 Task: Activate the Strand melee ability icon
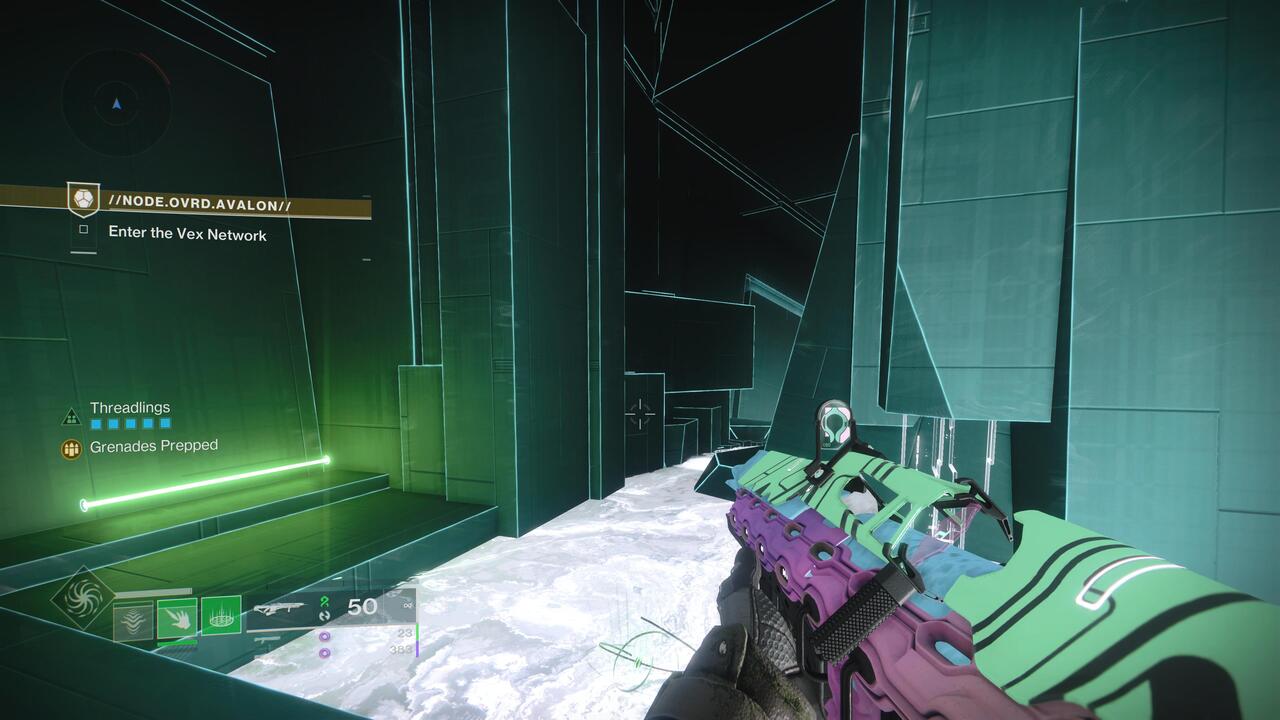(x=178, y=620)
